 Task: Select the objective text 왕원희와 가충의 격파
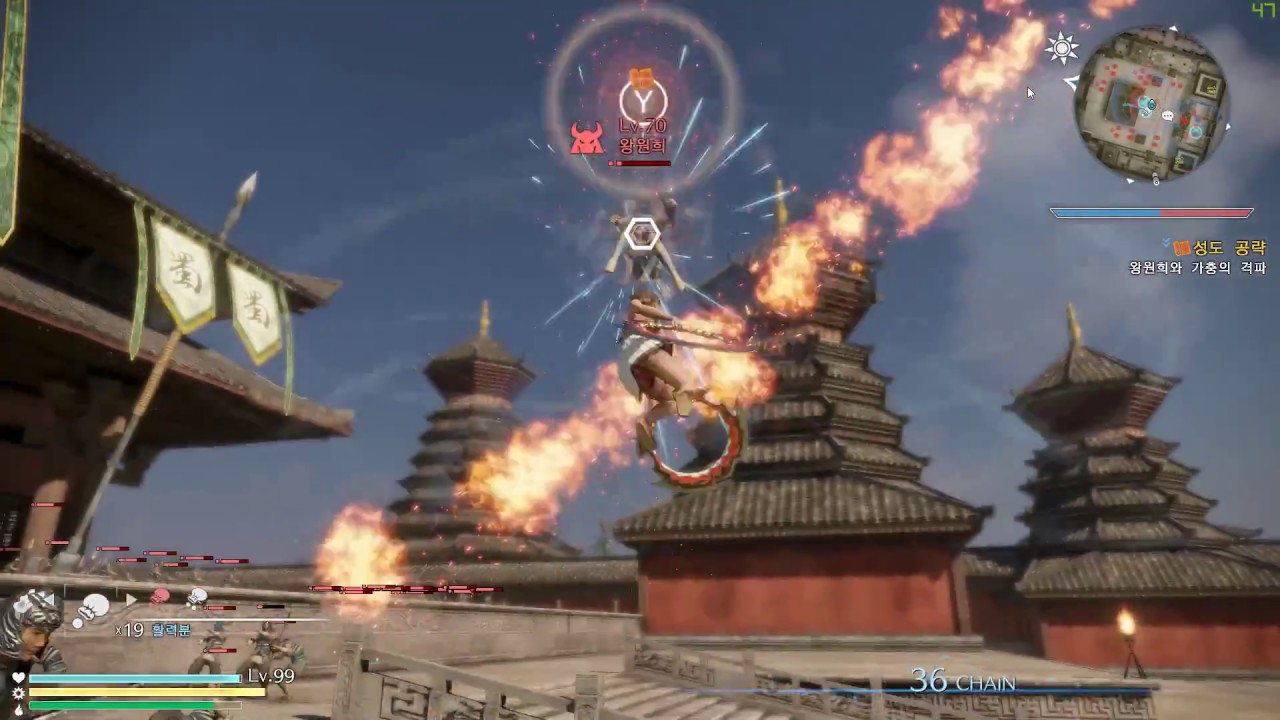pyautogui.click(x=1196, y=266)
